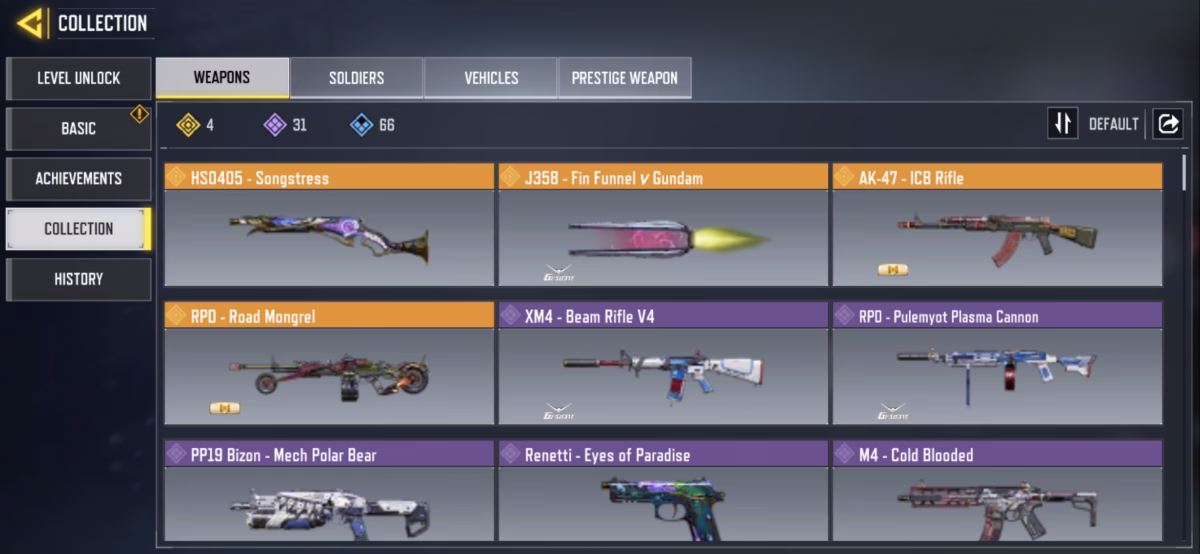Open the Prestige Weapon tab
Image resolution: width=1200 pixels, height=554 pixels.
point(624,78)
